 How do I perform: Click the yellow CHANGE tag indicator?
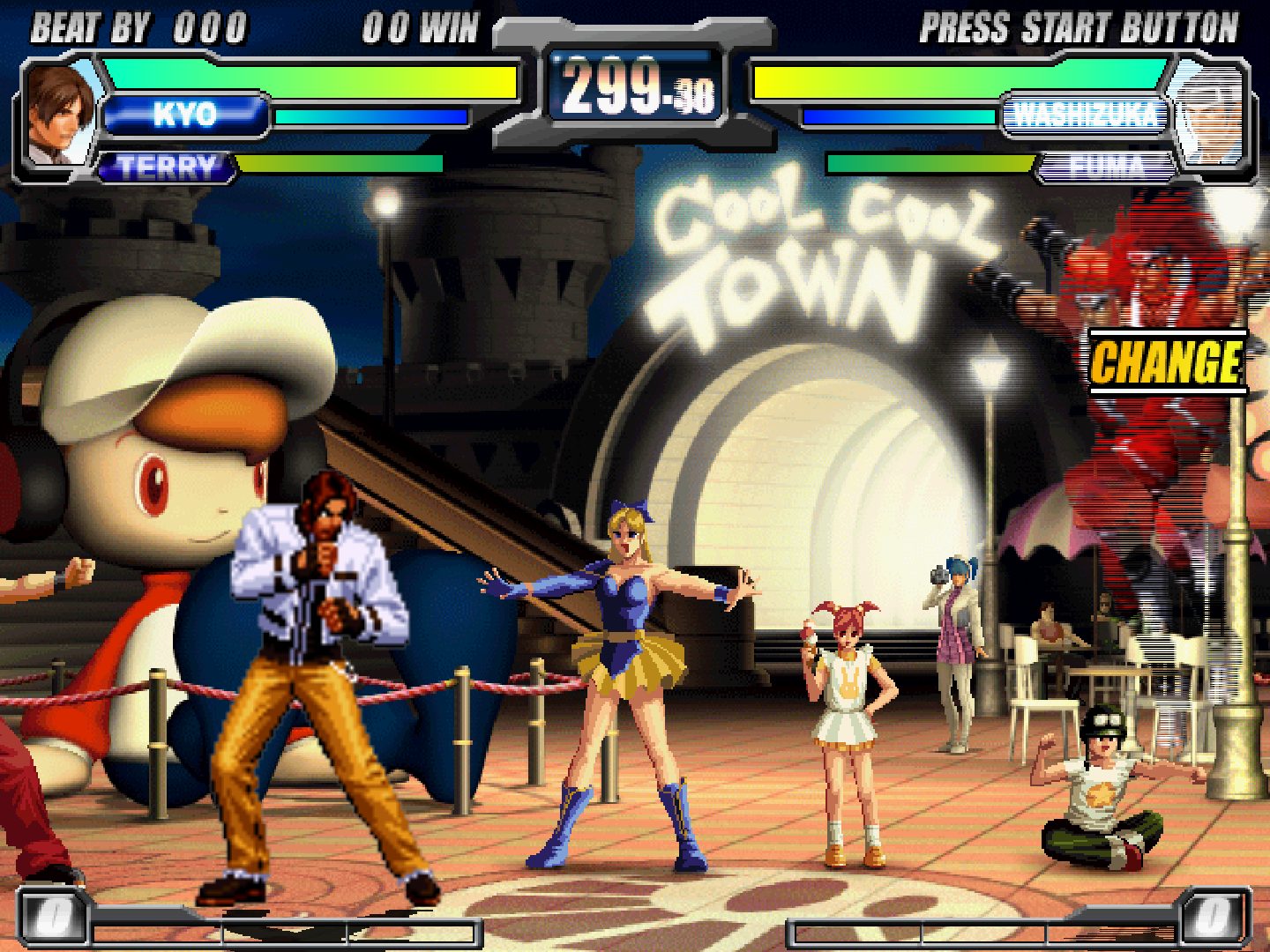pyautogui.click(x=1166, y=362)
